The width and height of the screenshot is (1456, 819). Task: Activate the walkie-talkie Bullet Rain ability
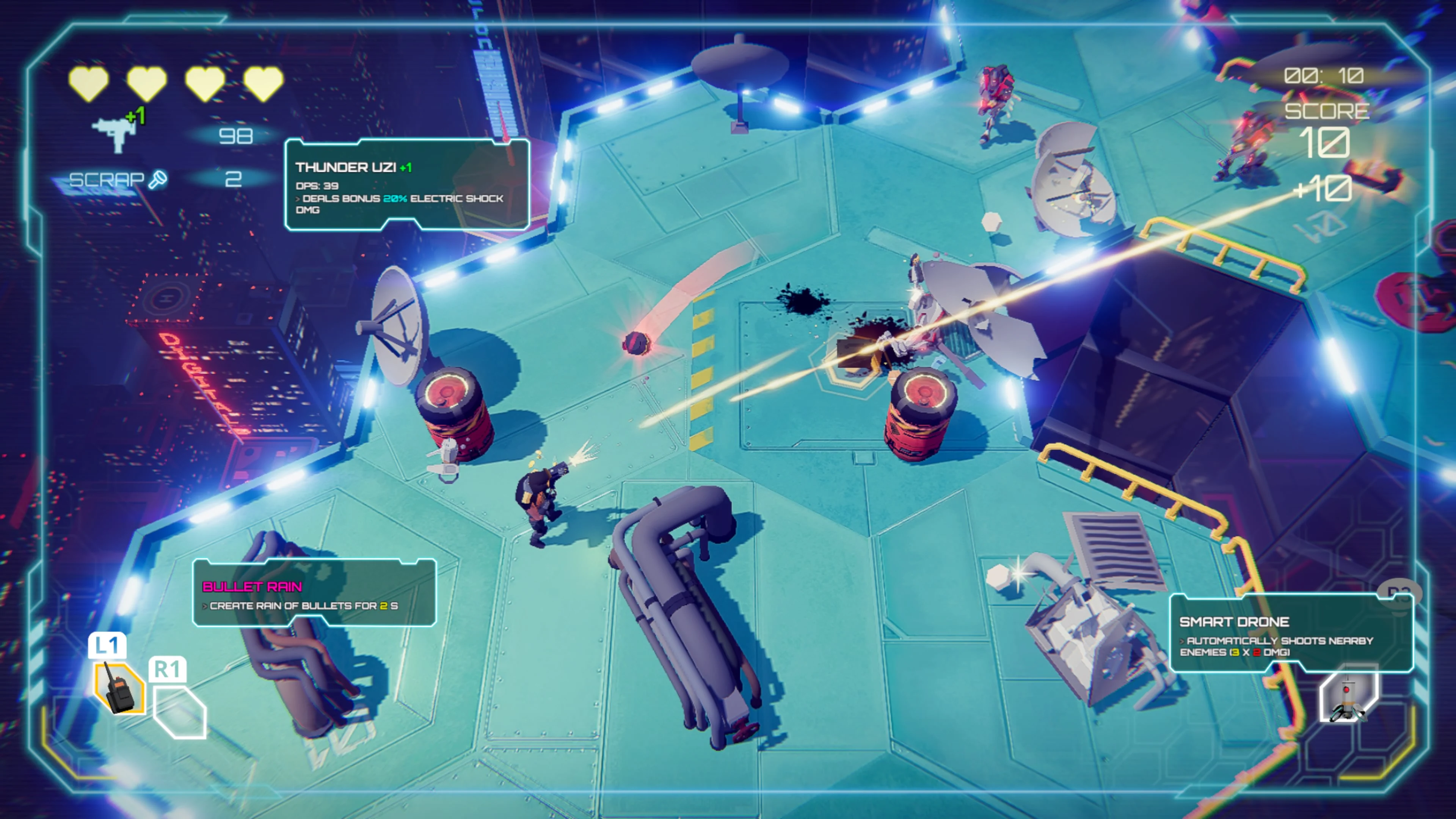[119, 688]
